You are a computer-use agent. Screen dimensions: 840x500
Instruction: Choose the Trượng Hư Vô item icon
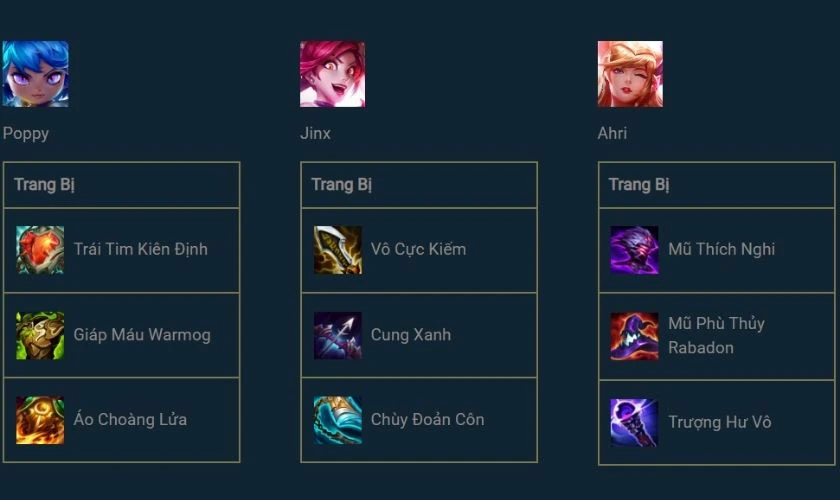[x=635, y=422]
